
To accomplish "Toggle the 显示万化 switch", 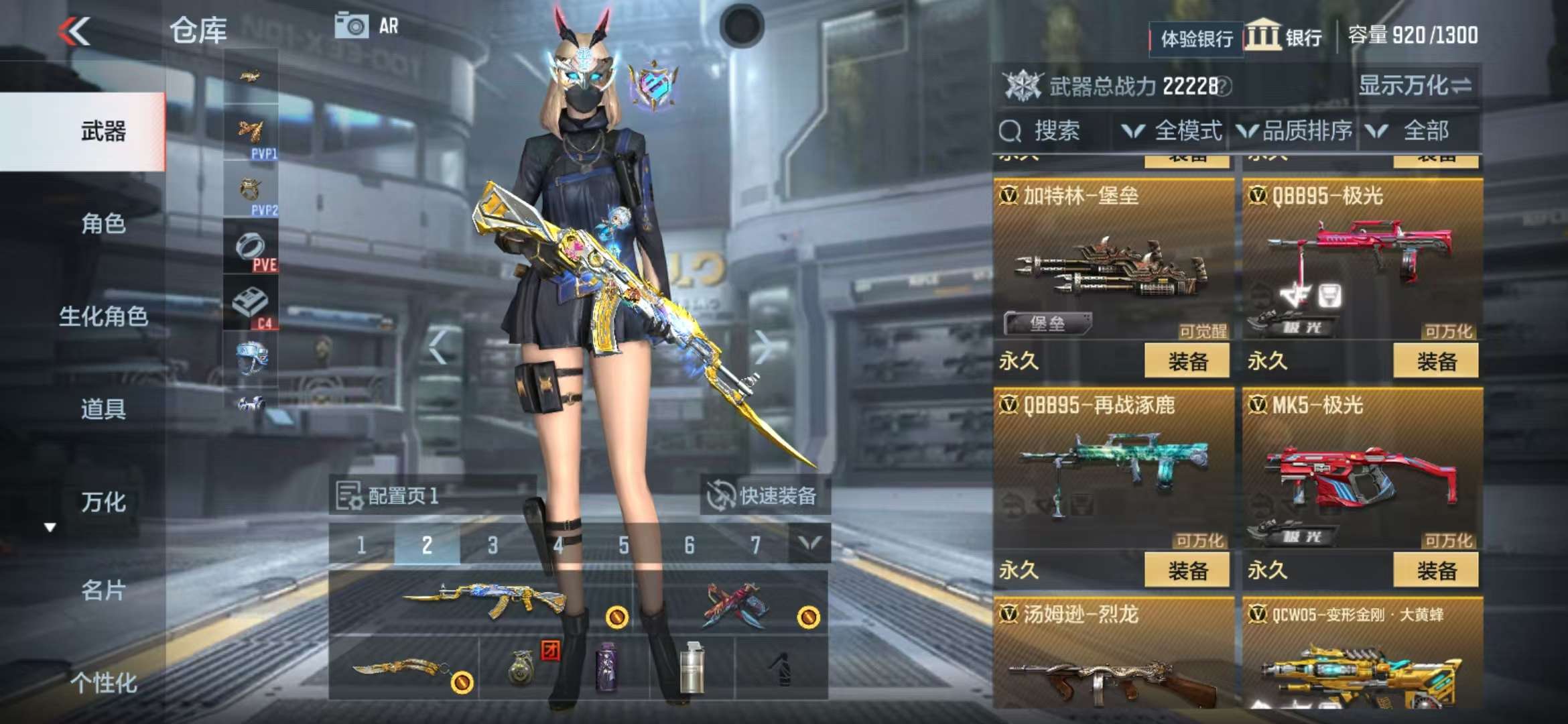I will [x=1415, y=86].
